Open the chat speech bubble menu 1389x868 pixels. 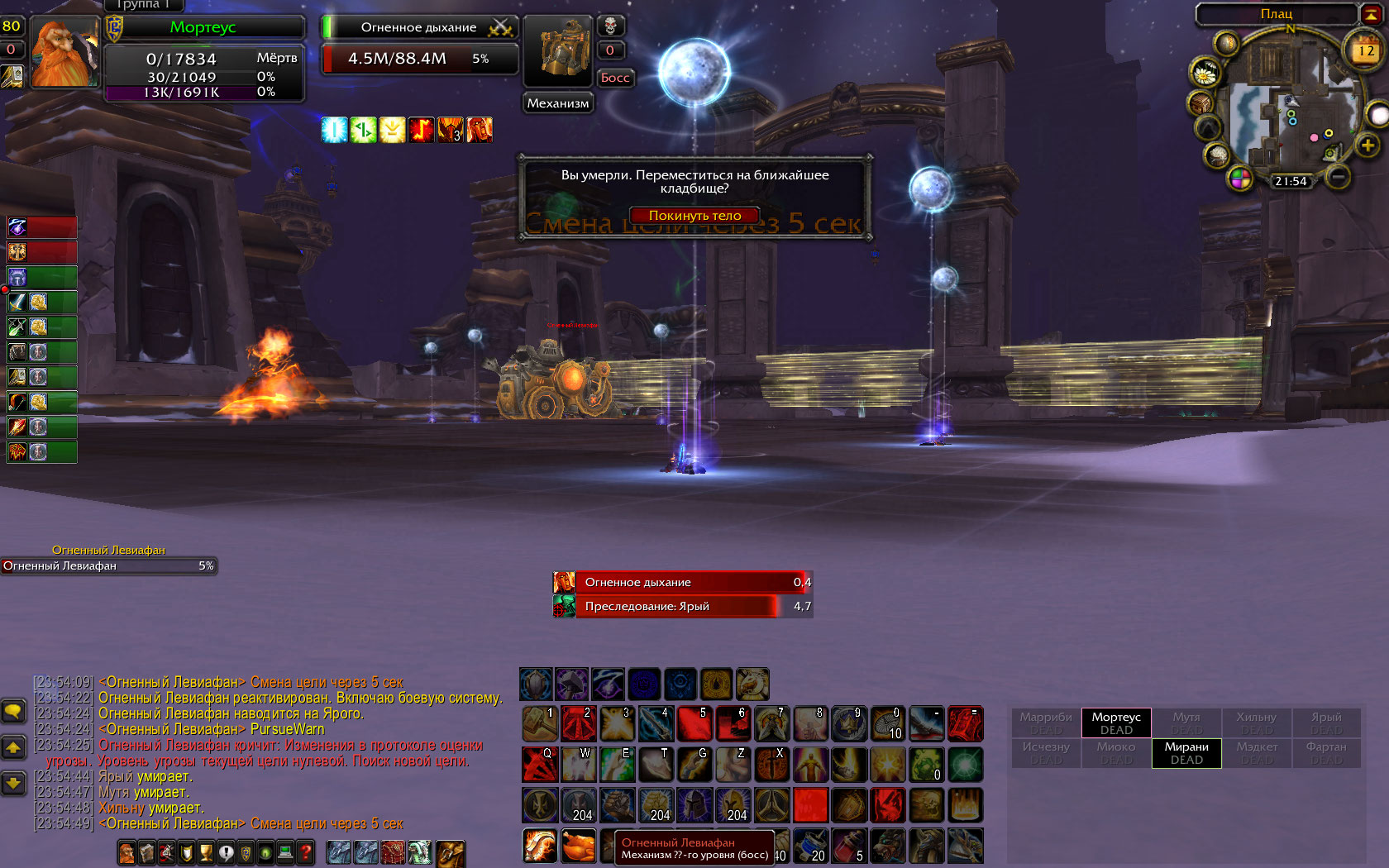click(x=13, y=711)
